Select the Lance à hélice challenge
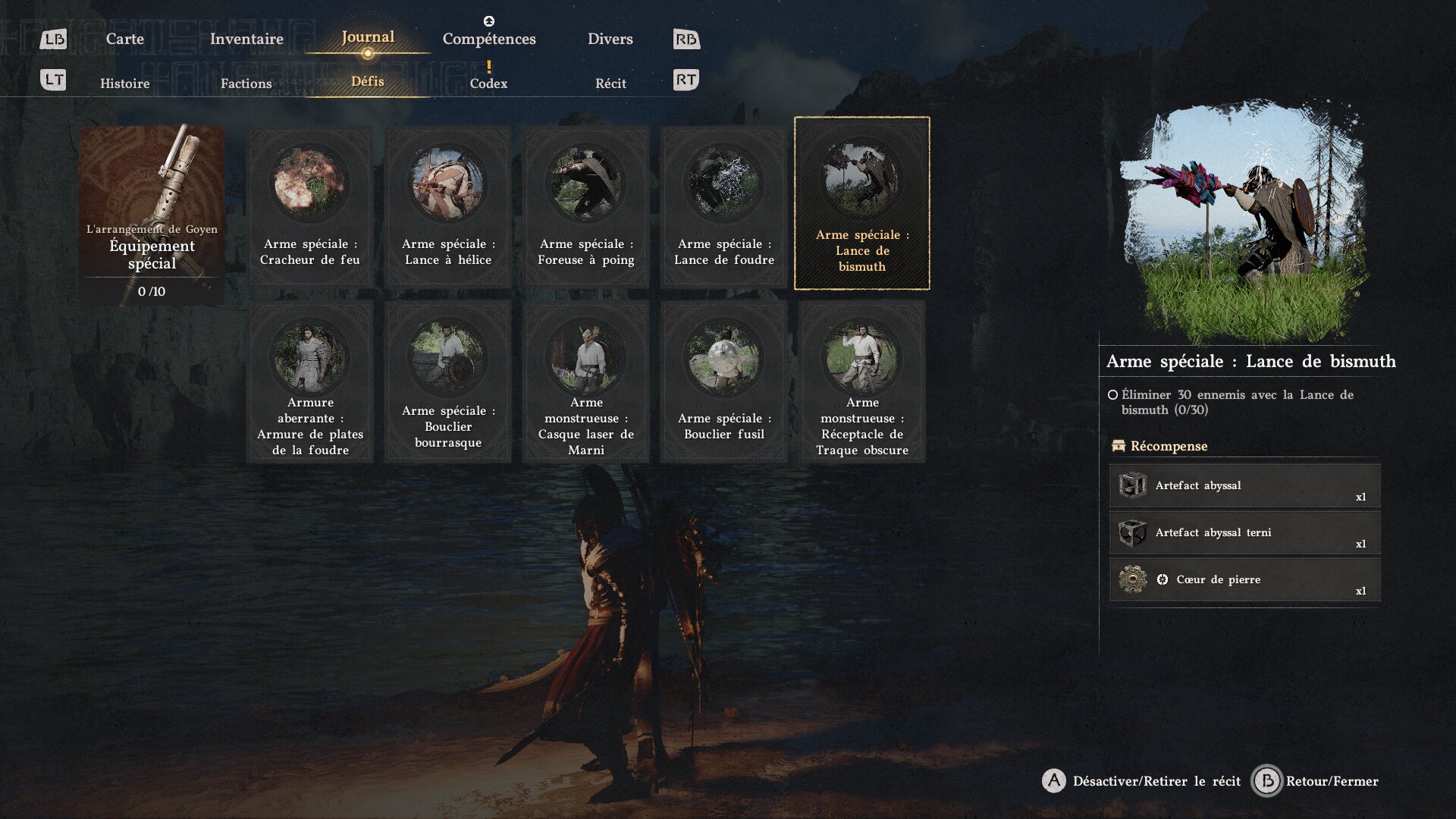 [x=448, y=206]
